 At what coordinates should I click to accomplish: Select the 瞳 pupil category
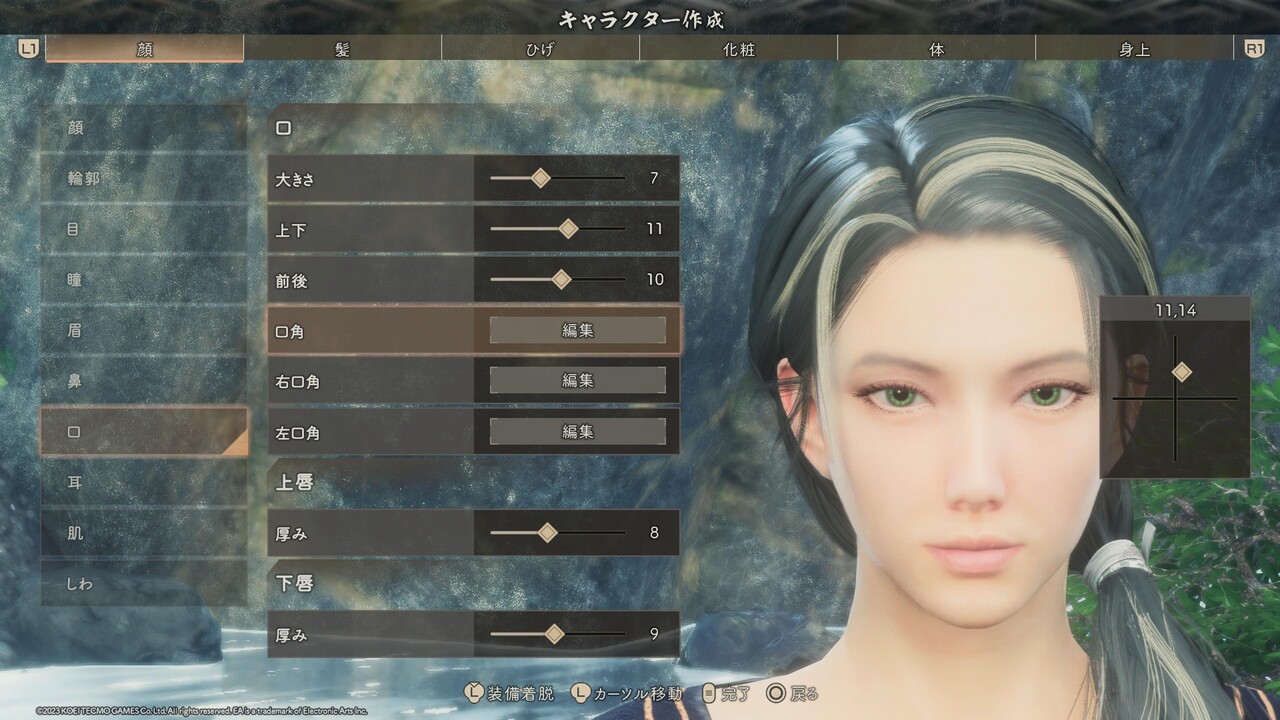144,280
